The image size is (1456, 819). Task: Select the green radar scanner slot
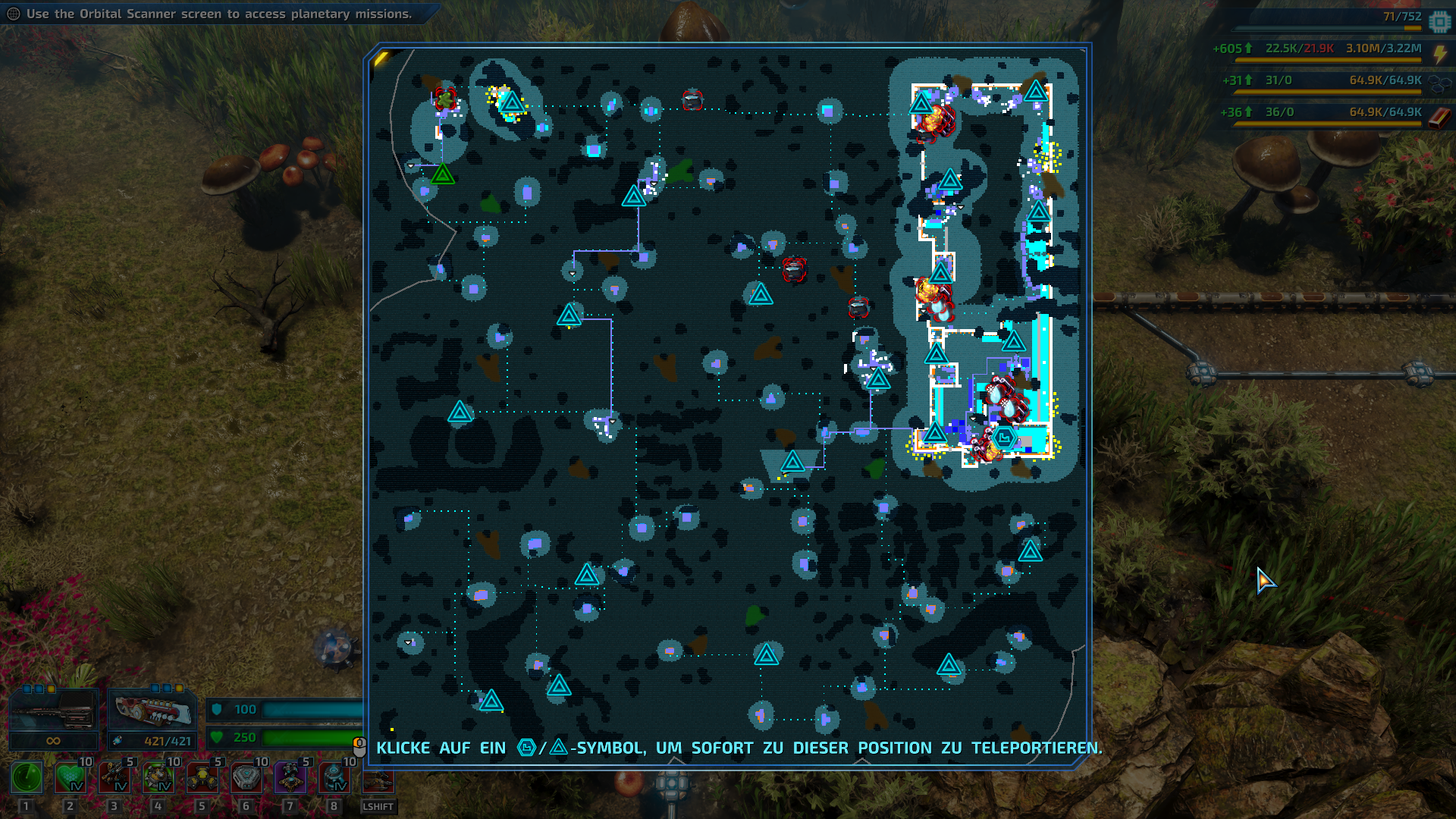27,777
